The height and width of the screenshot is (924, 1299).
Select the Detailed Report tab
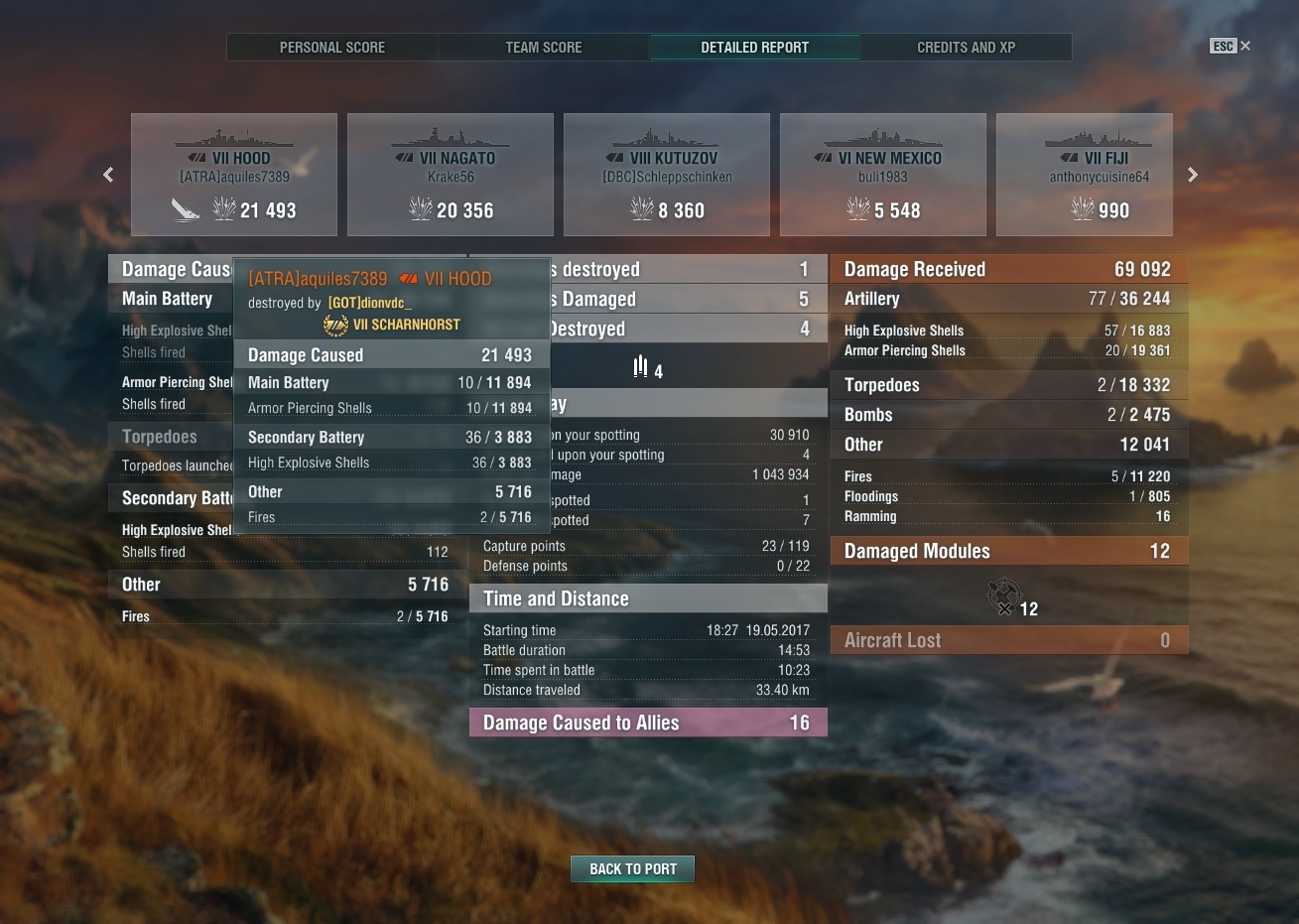coord(754,48)
